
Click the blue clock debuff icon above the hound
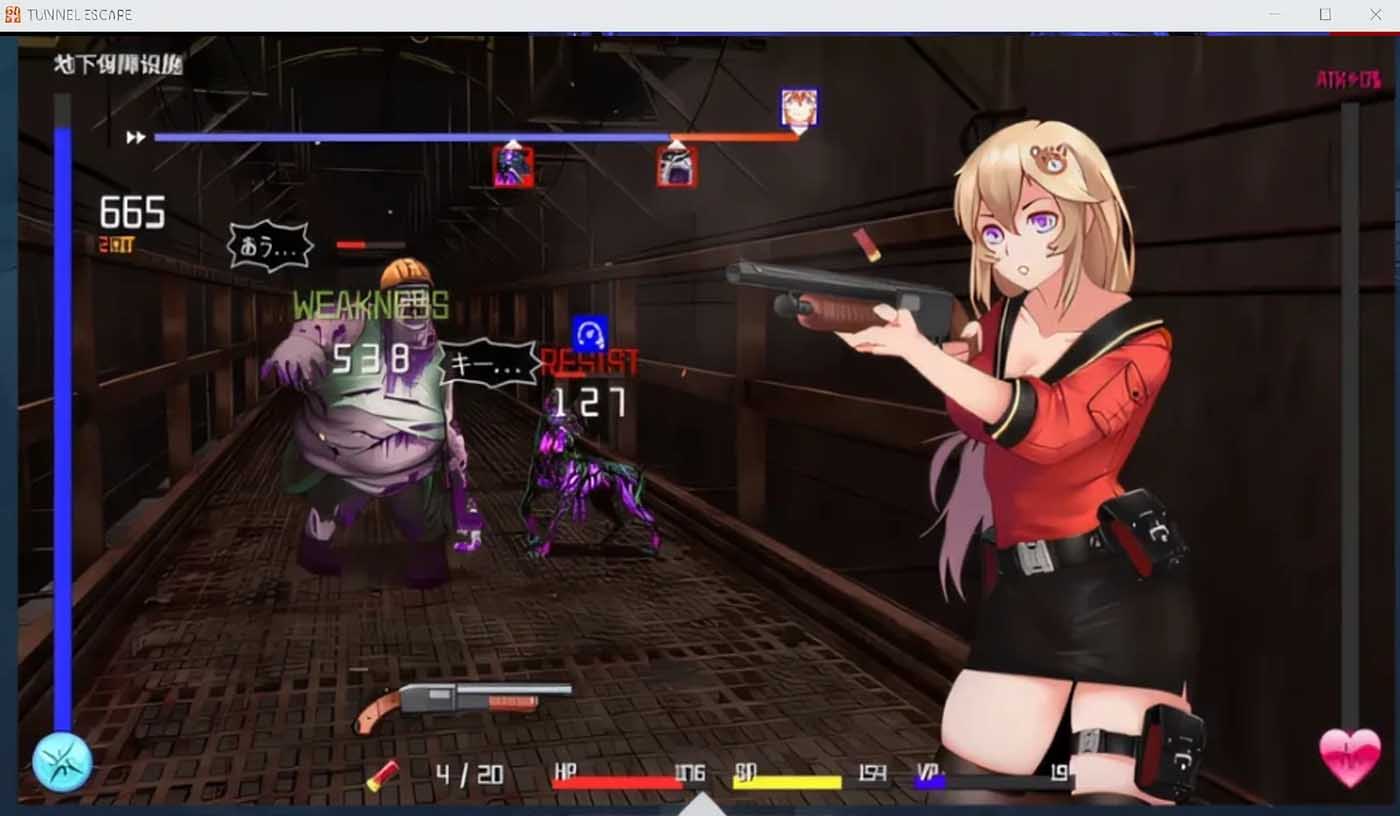592,330
